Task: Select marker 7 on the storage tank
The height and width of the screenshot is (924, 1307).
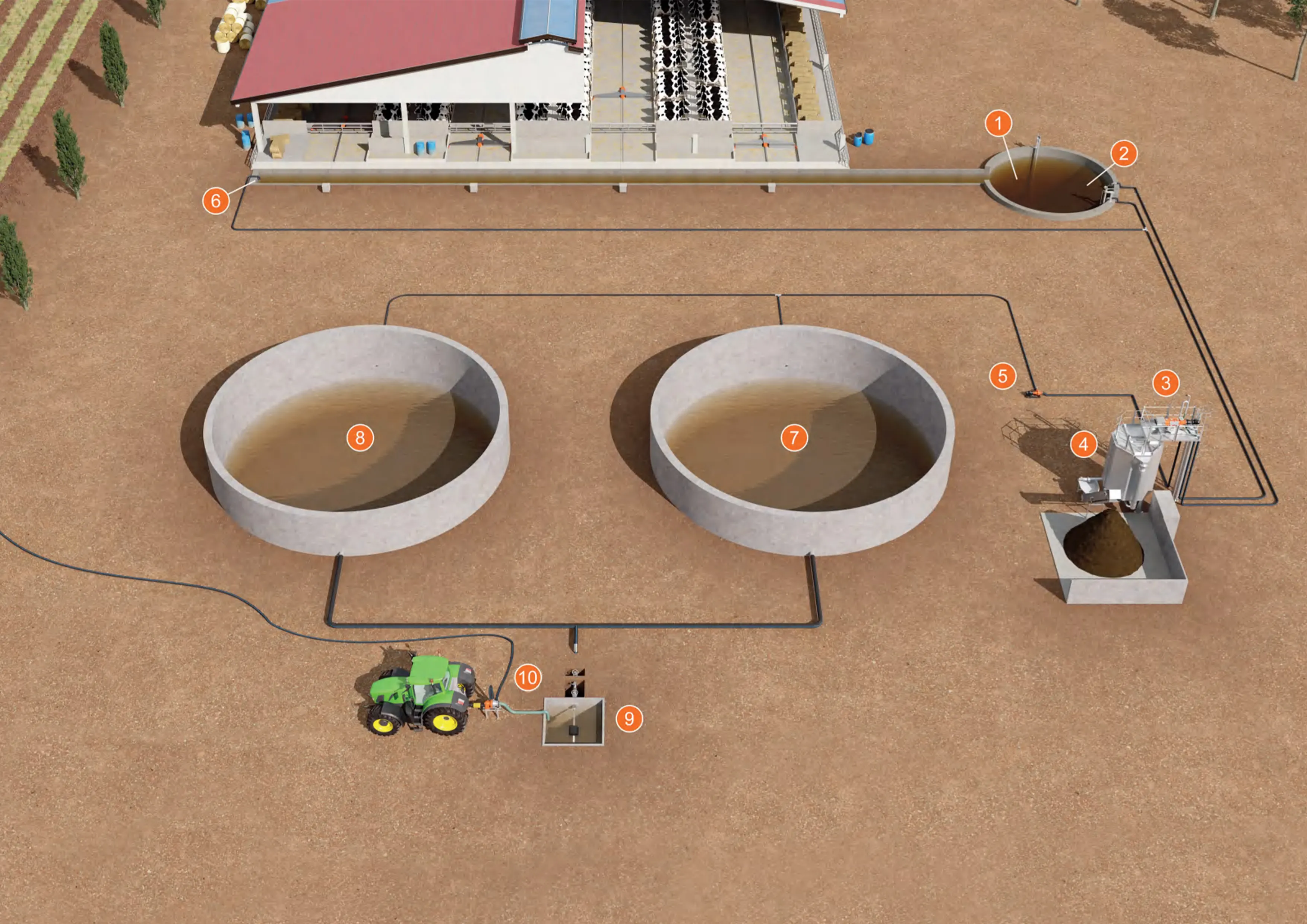Action: click(794, 438)
